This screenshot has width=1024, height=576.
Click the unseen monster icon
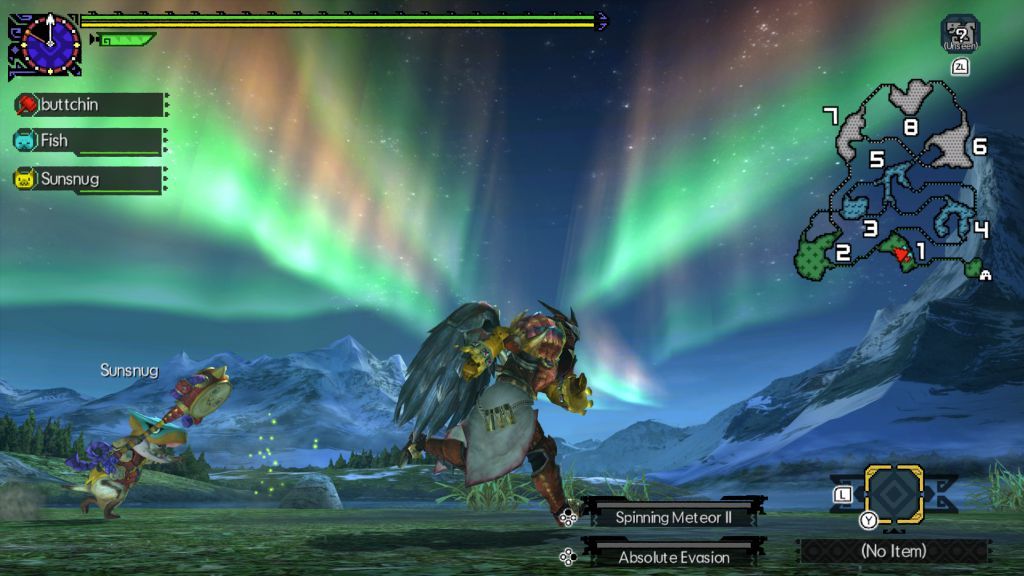click(960, 33)
